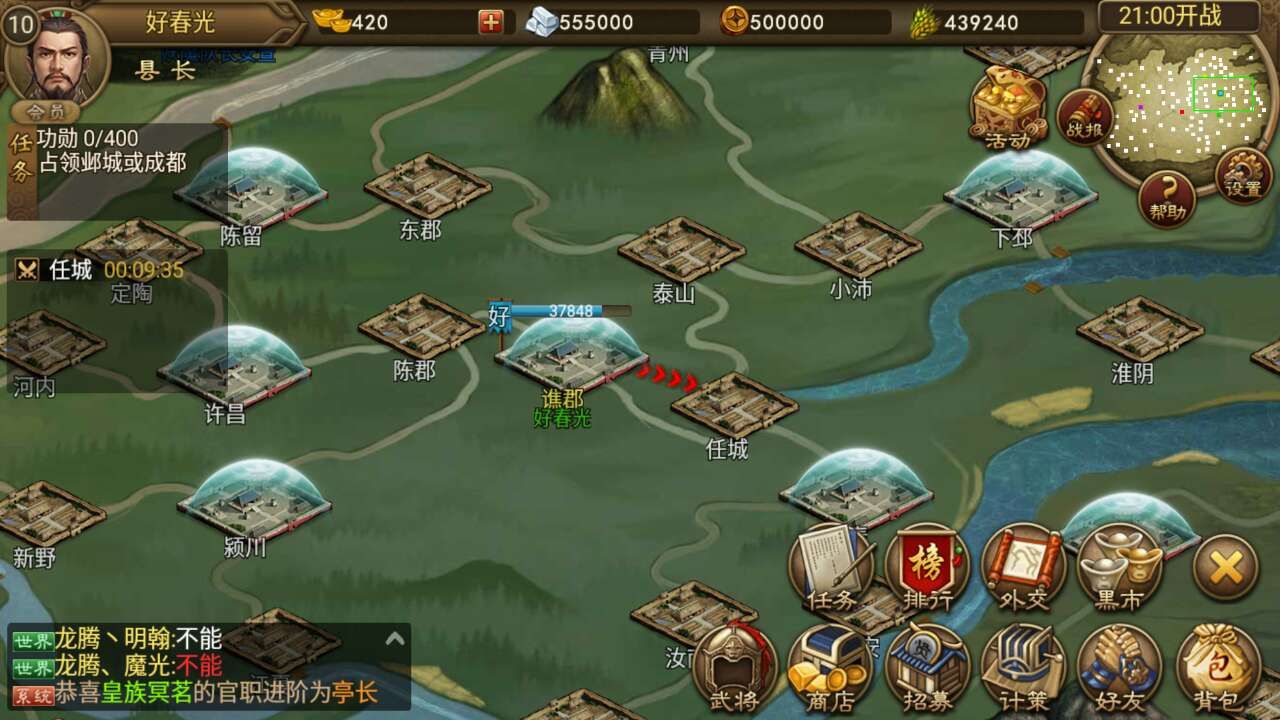Open the 任务 quest scroll menu
Viewport: 1280px width, 720px height.
(831, 567)
